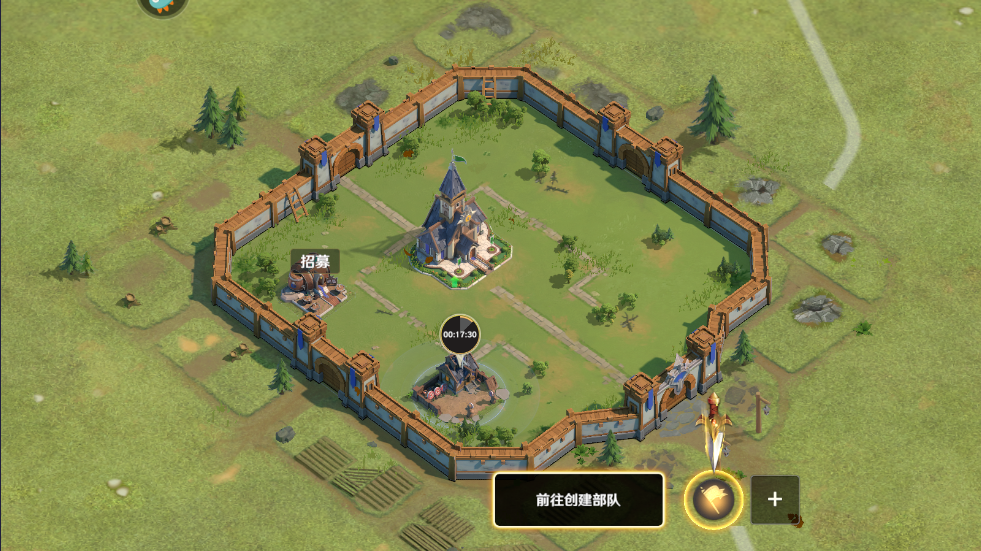981x551 pixels.
Task: Open the 00:17:30 construction timer bubble
Action: [460, 334]
